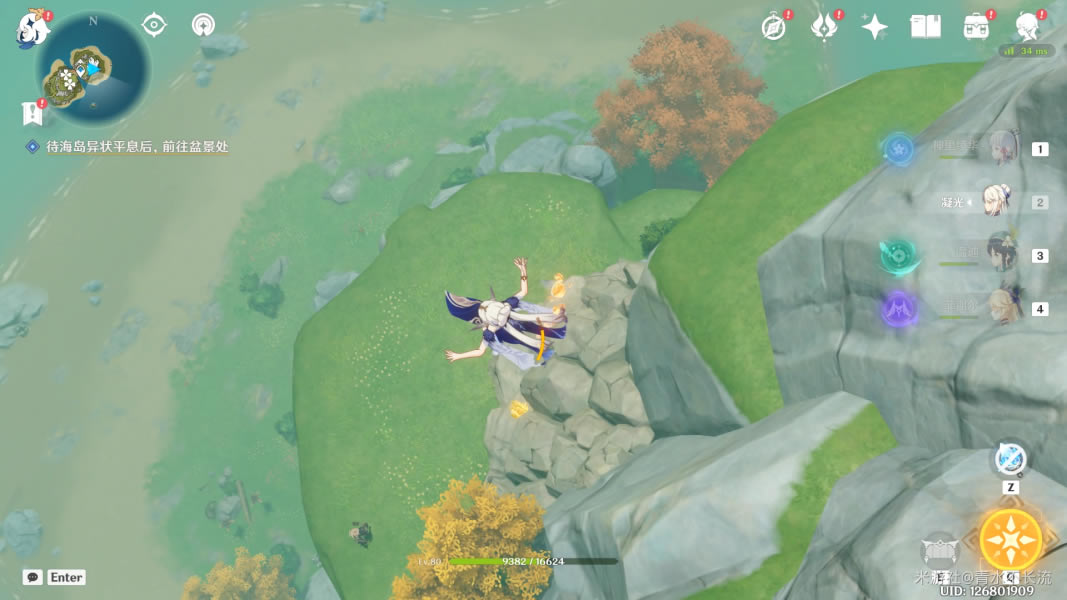Screen dimensions: 1067x600
Task: Toggle the elemental sight eye icon
Action: coord(154,25)
